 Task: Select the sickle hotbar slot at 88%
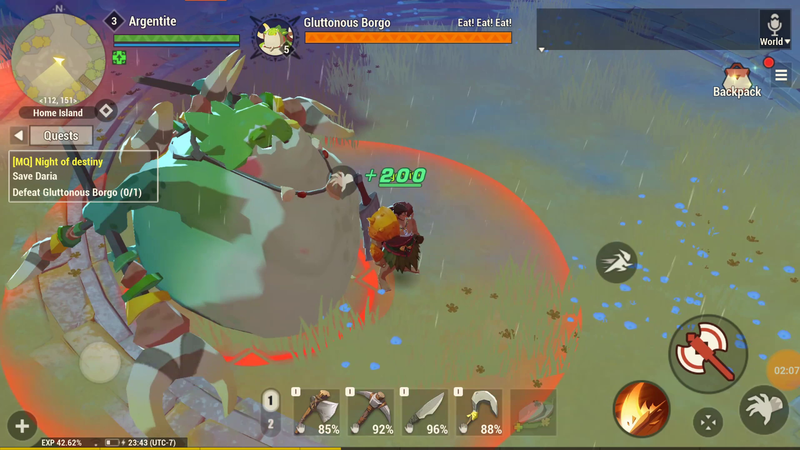(480, 412)
